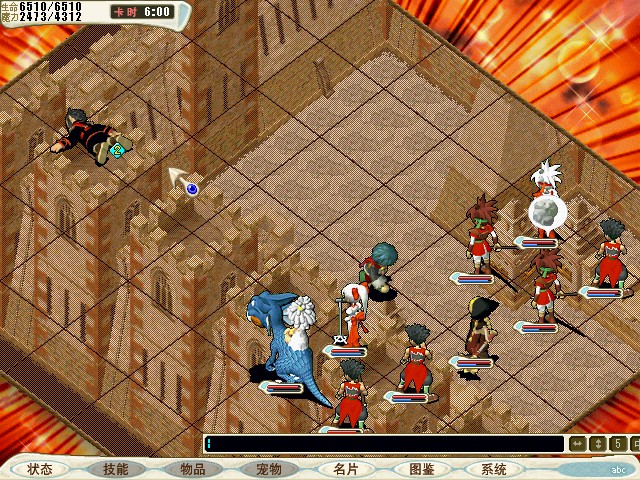Open the 名片 (Name Card) menu
This screenshot has width=640, height=480.
click(x=344, y=469)
